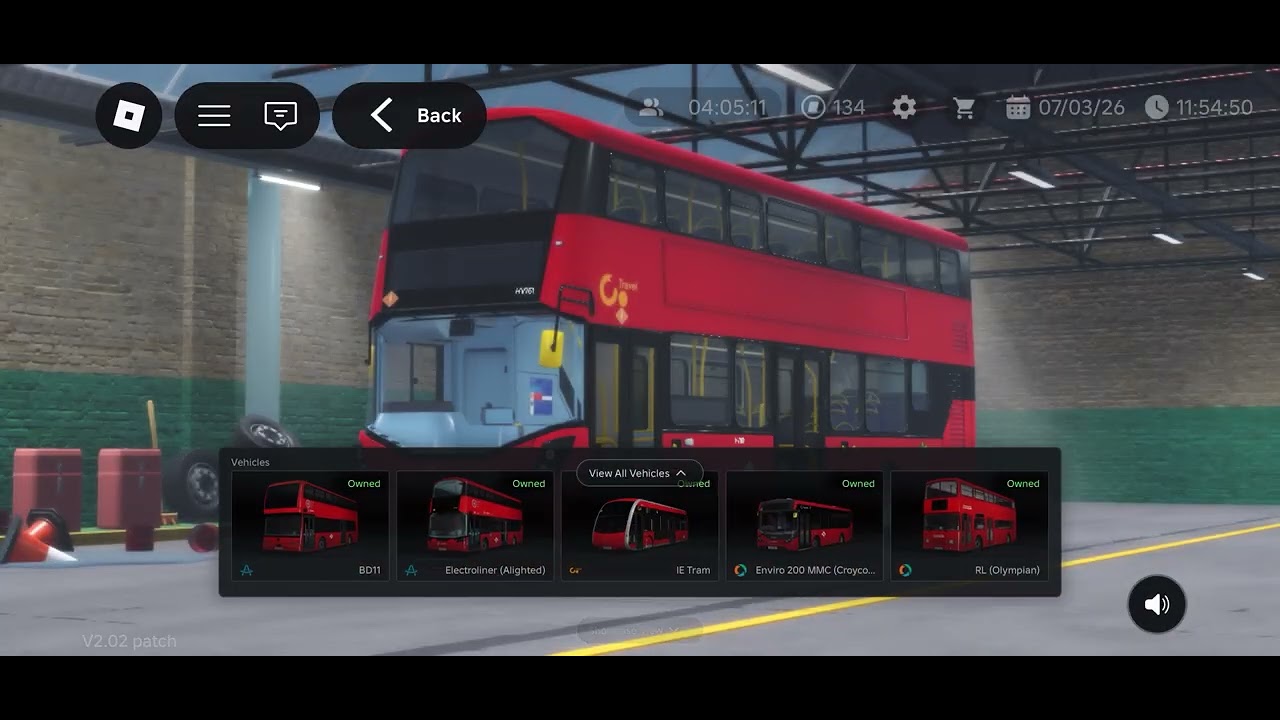Expand View All Vehicles
This screenshot has width=1280, height=720.
[638, 473]
